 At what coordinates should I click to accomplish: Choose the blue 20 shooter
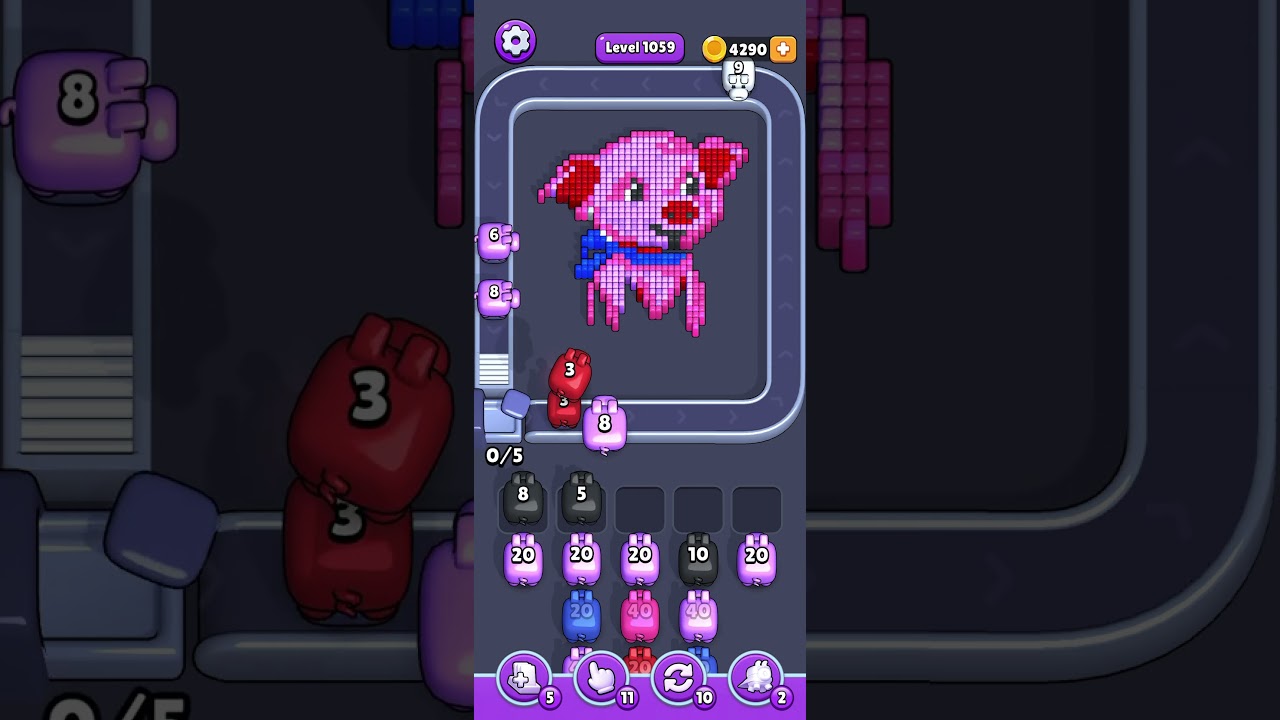581,617
